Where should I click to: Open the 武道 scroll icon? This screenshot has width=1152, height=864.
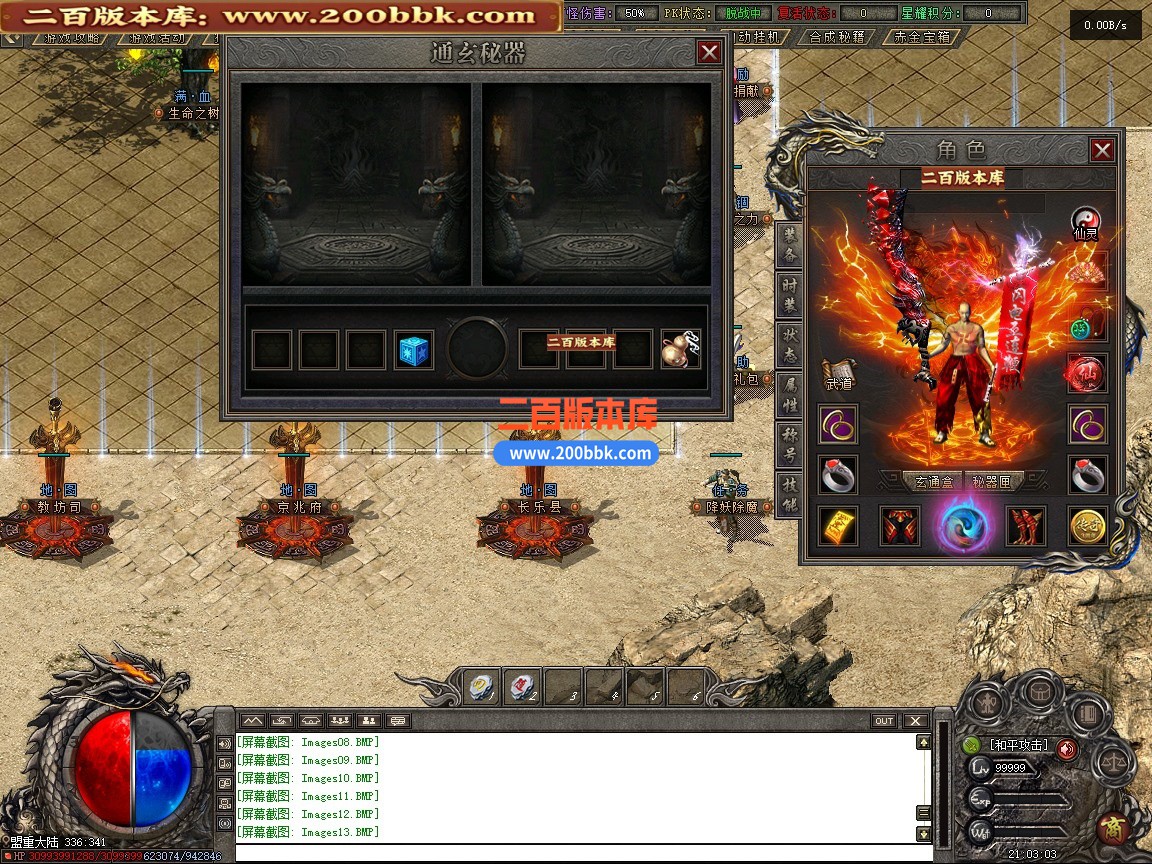838,374
